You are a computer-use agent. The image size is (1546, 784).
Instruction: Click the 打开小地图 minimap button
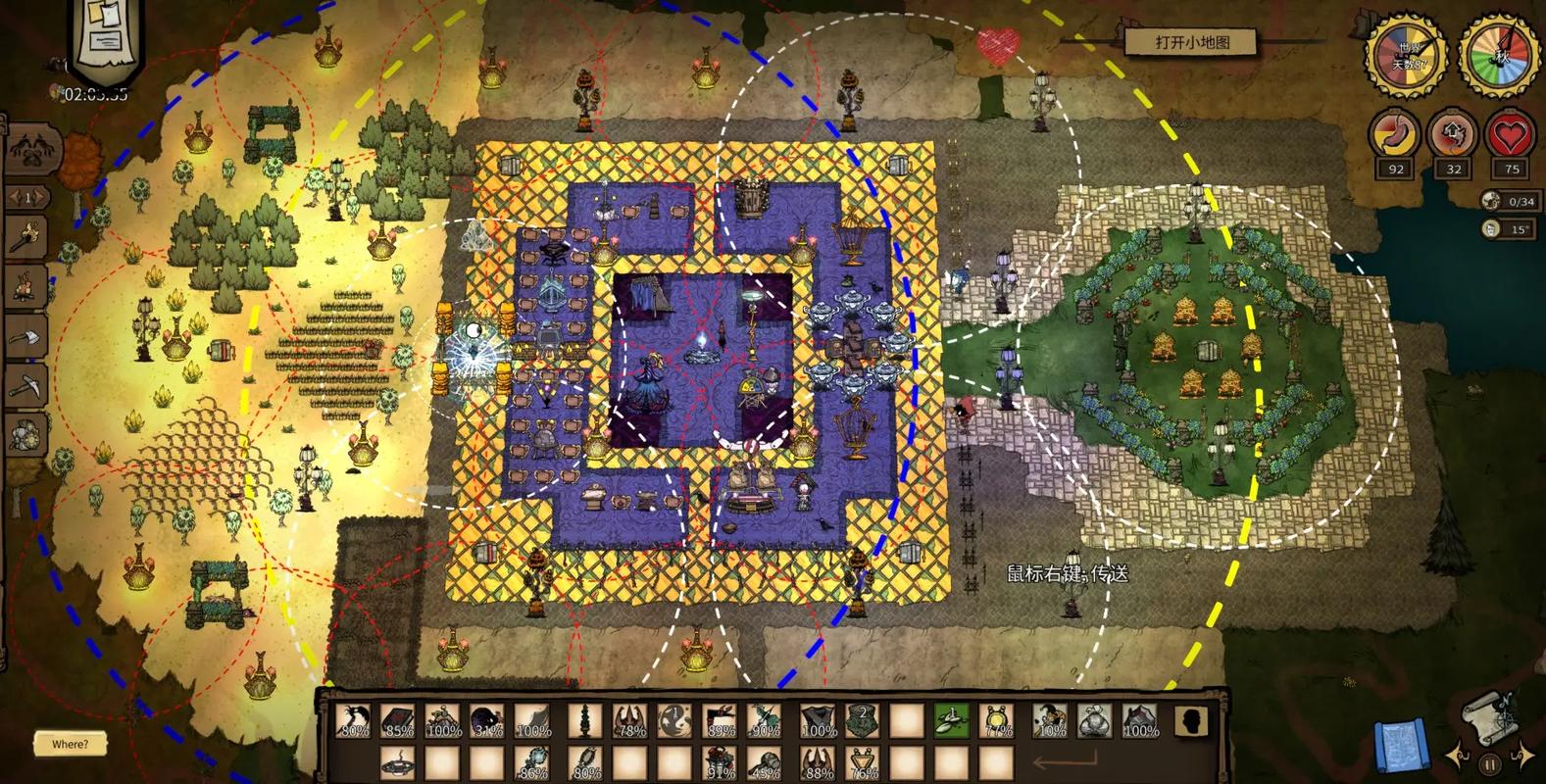1191,42
